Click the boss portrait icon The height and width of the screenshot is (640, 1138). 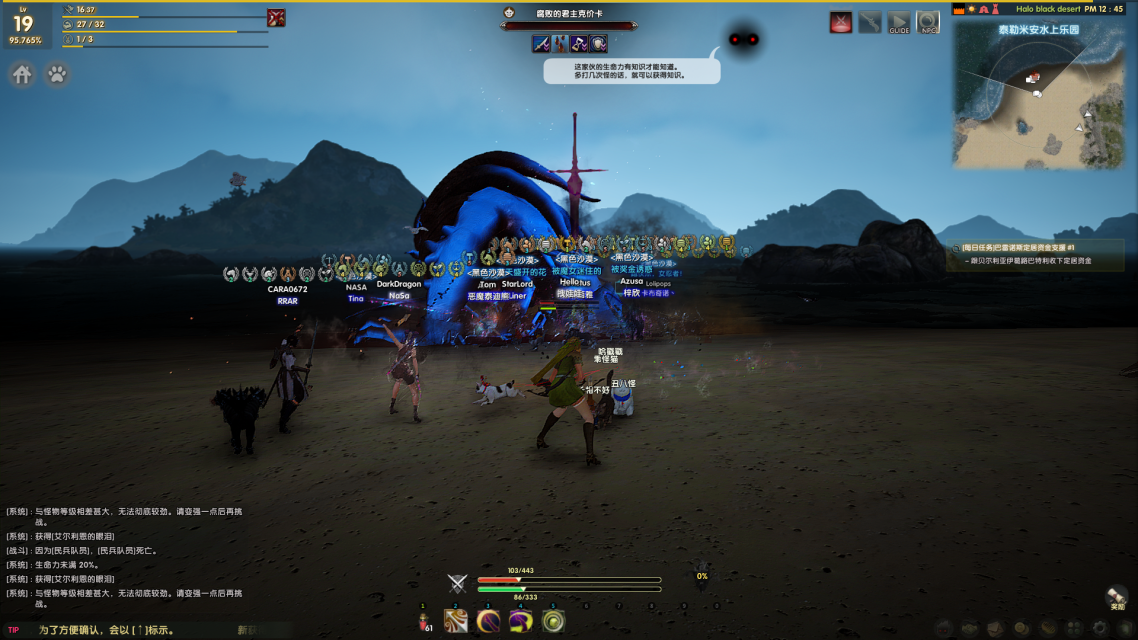tap(510, 14)
